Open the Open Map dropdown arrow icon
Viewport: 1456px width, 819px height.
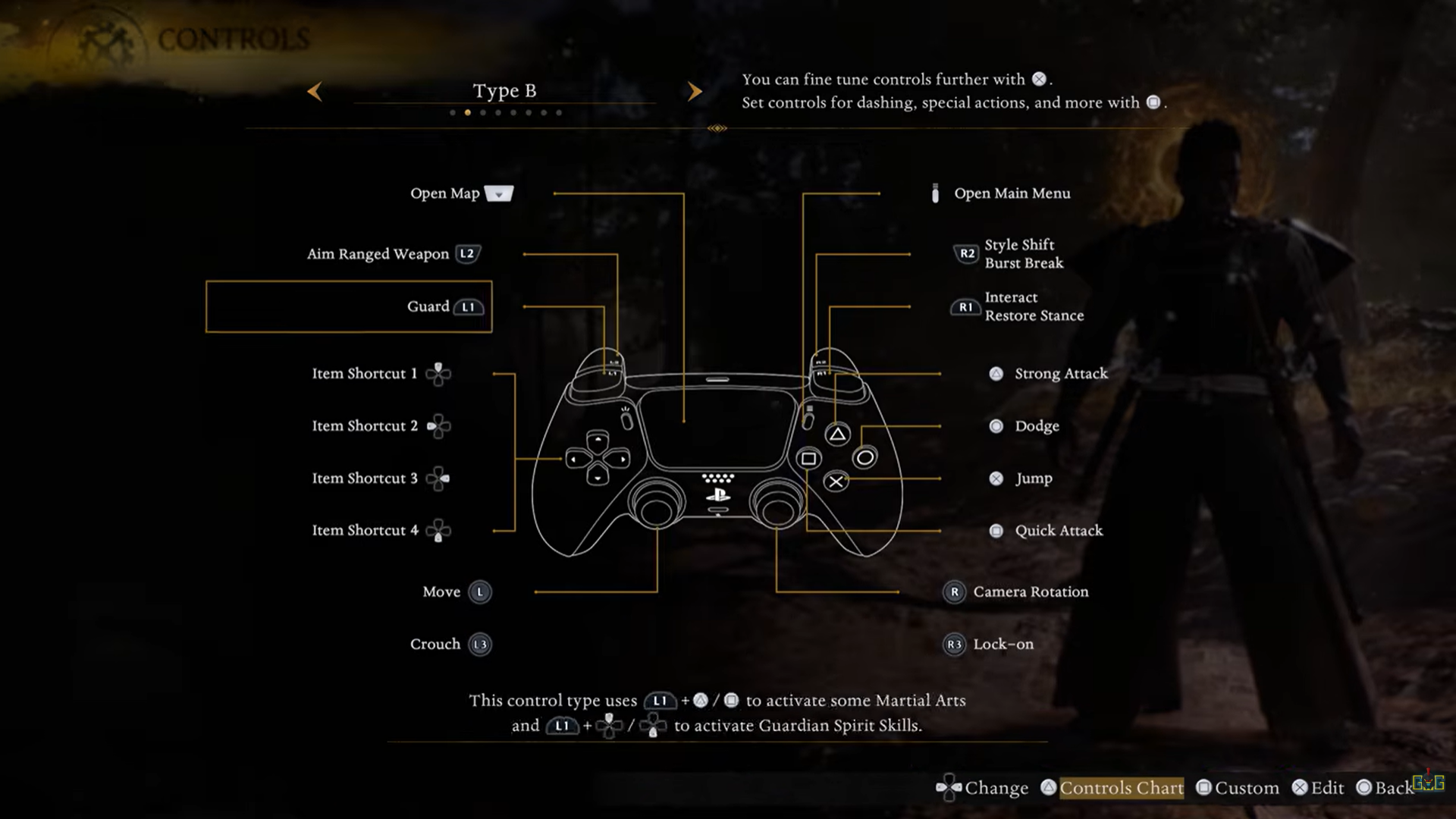pyautogui.click(x=498, y=193)
